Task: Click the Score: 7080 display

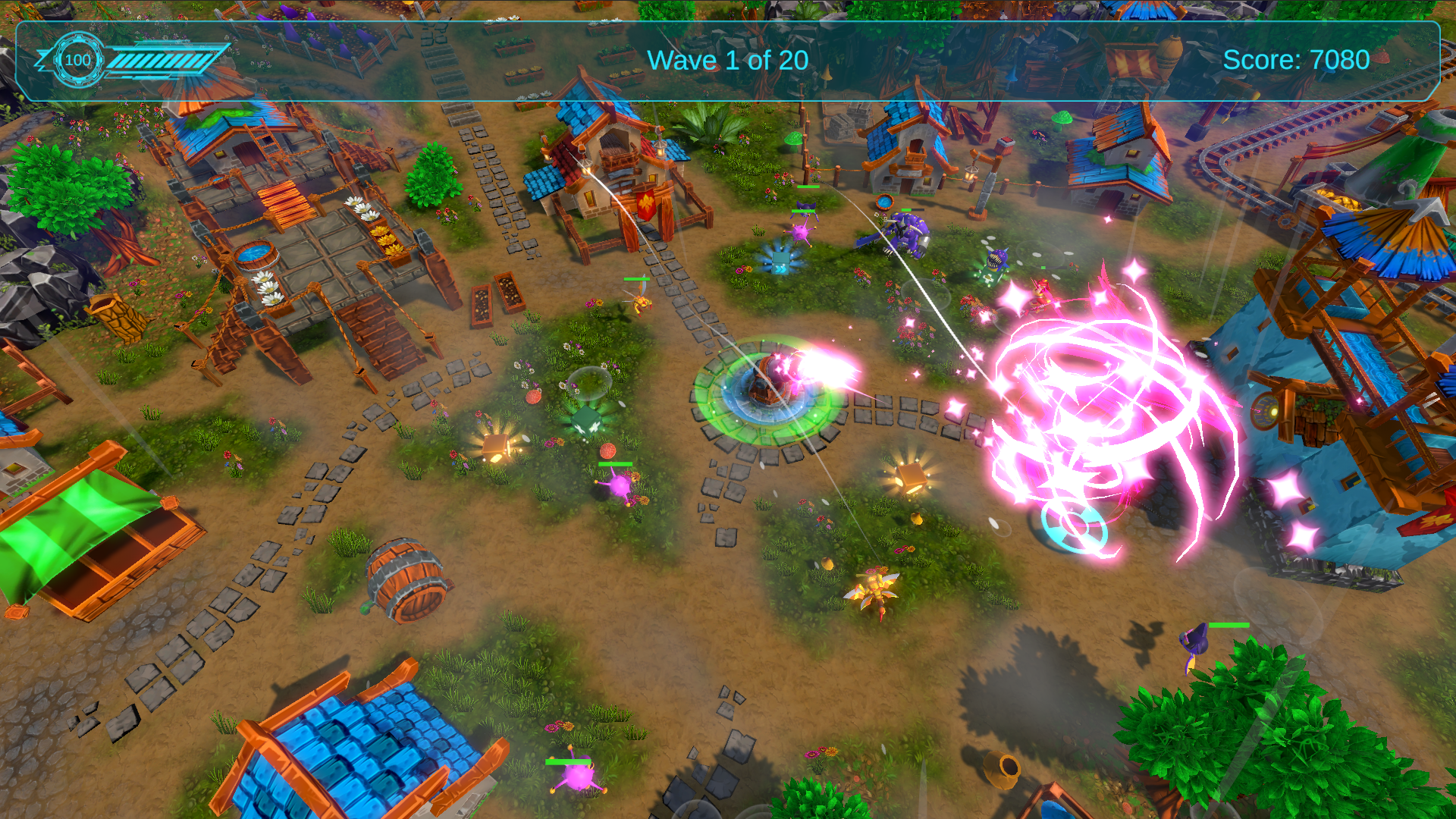Action: (1298, 59)
